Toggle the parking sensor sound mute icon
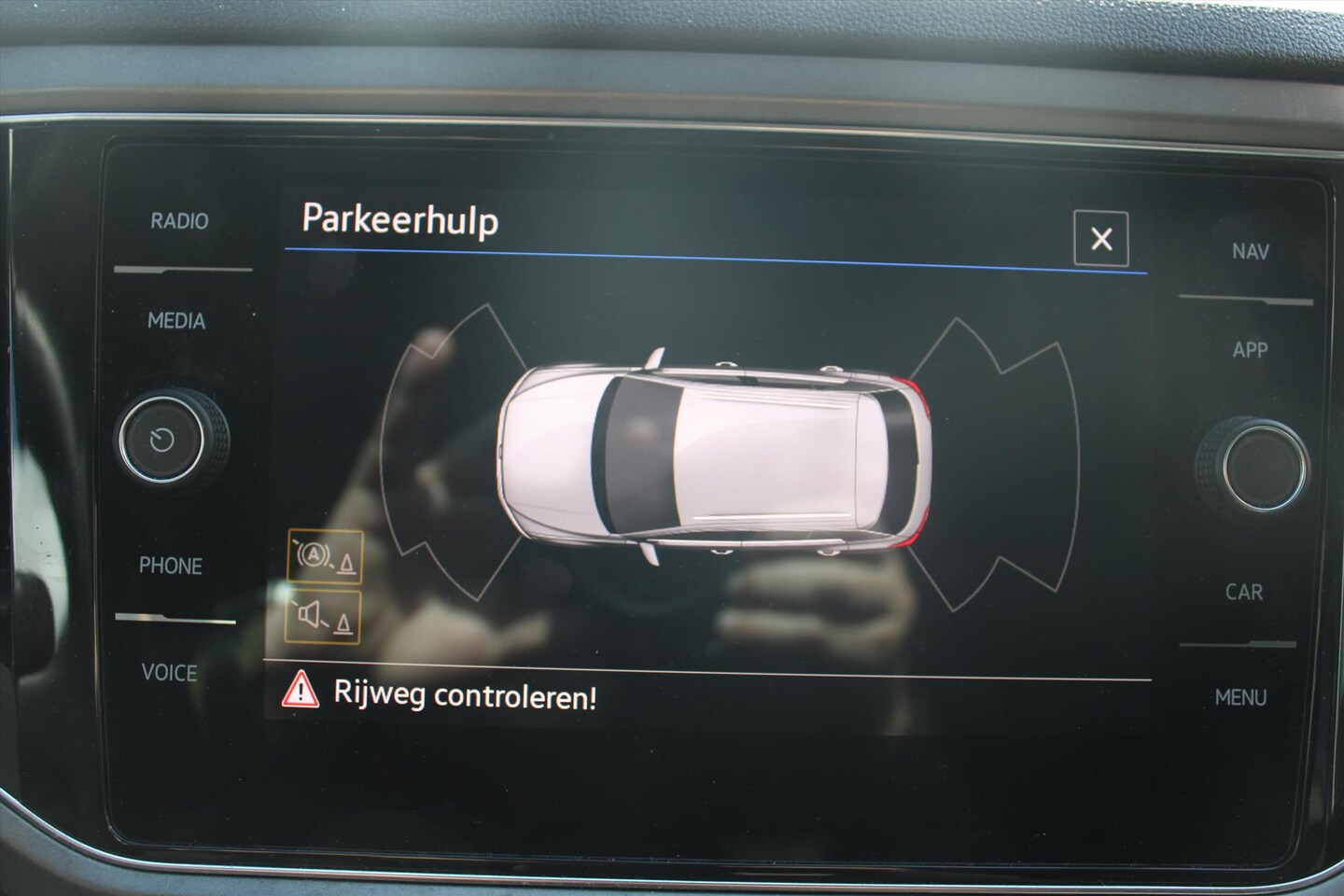This screenshot has height=896, width=1344. pyautogui.click(x=323, y=617)
